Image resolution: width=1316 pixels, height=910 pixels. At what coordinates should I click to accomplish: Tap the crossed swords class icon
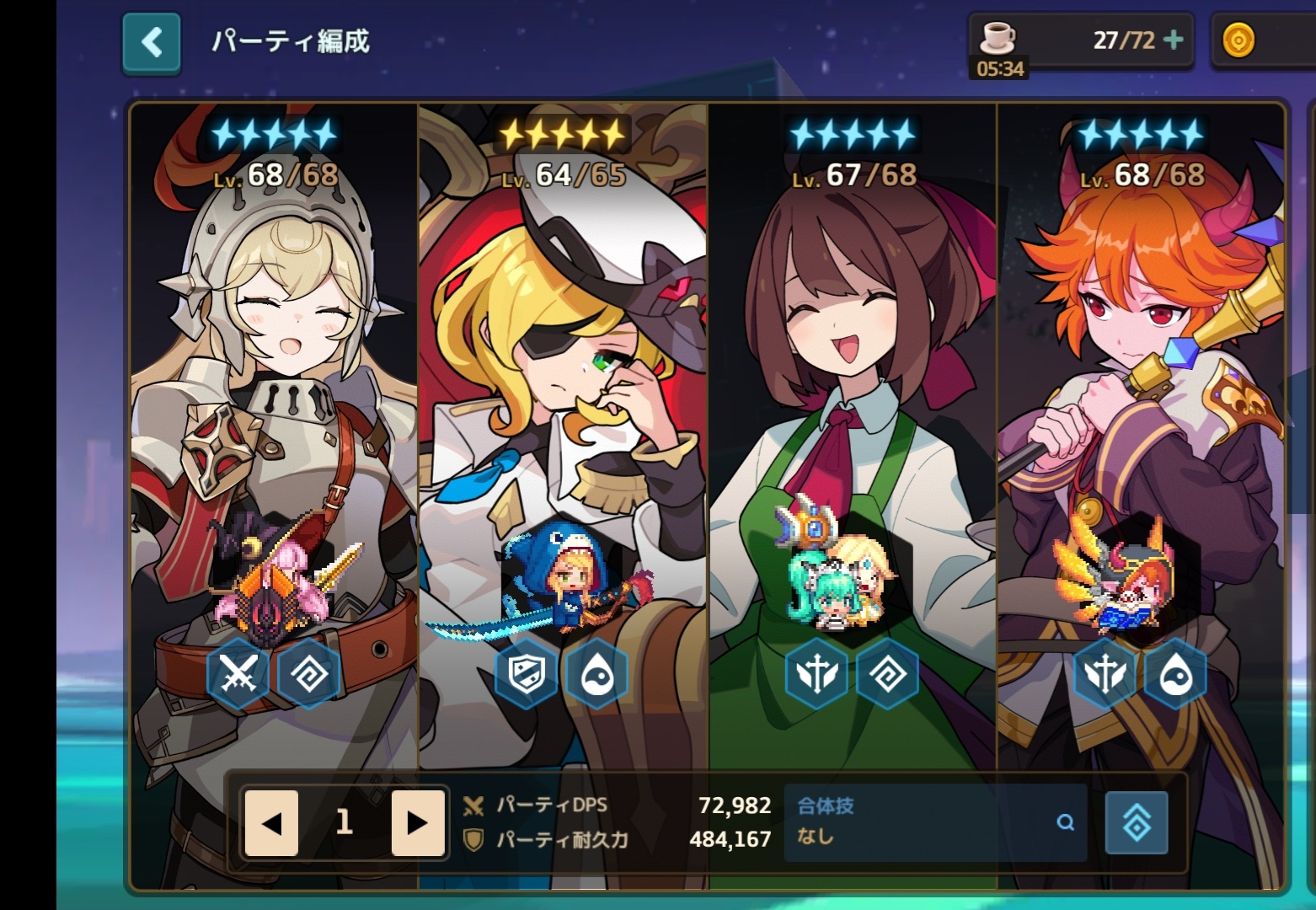[x=238, y=673]
